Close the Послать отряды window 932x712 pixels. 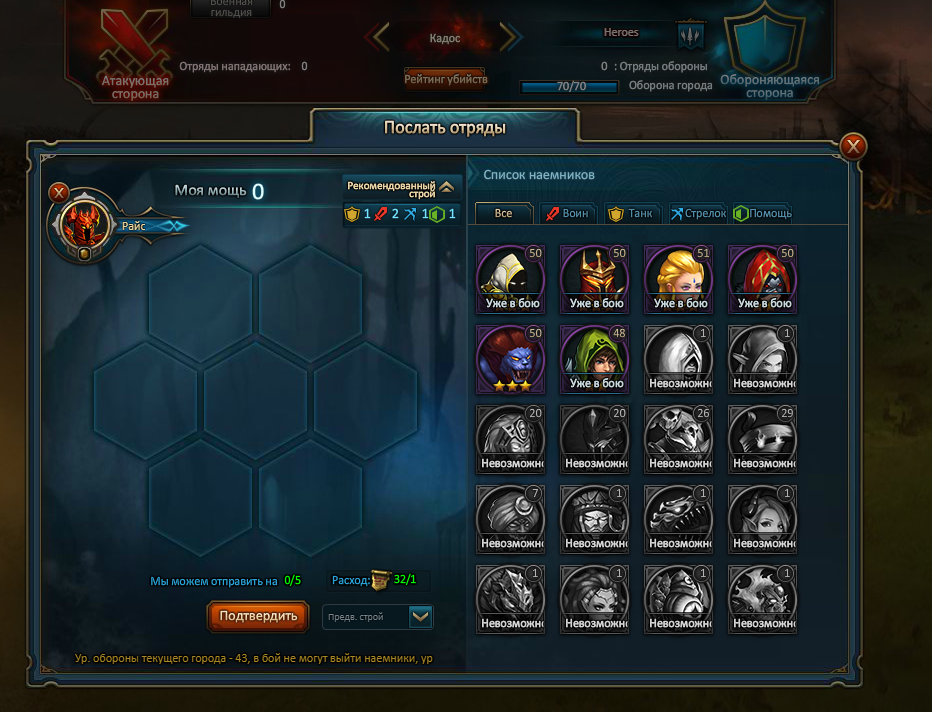[853, 147]
